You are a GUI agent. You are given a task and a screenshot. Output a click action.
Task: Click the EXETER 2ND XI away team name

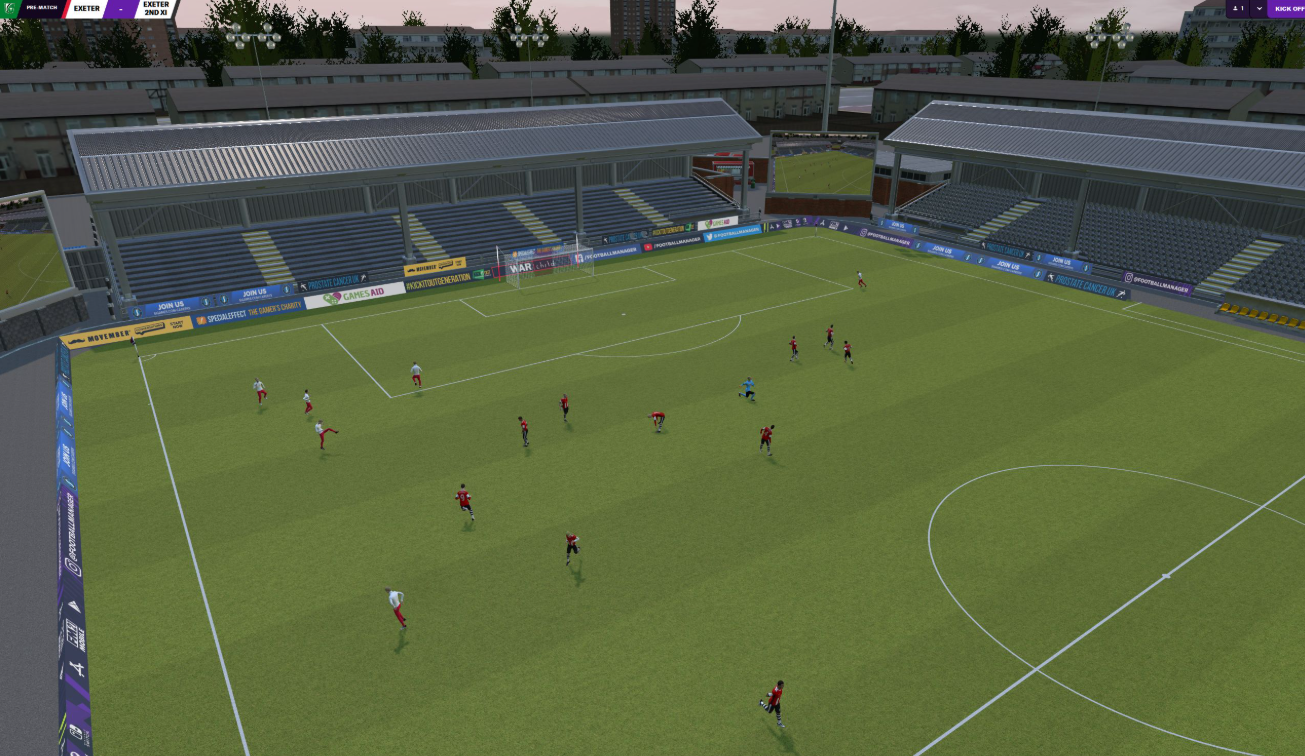156,9
